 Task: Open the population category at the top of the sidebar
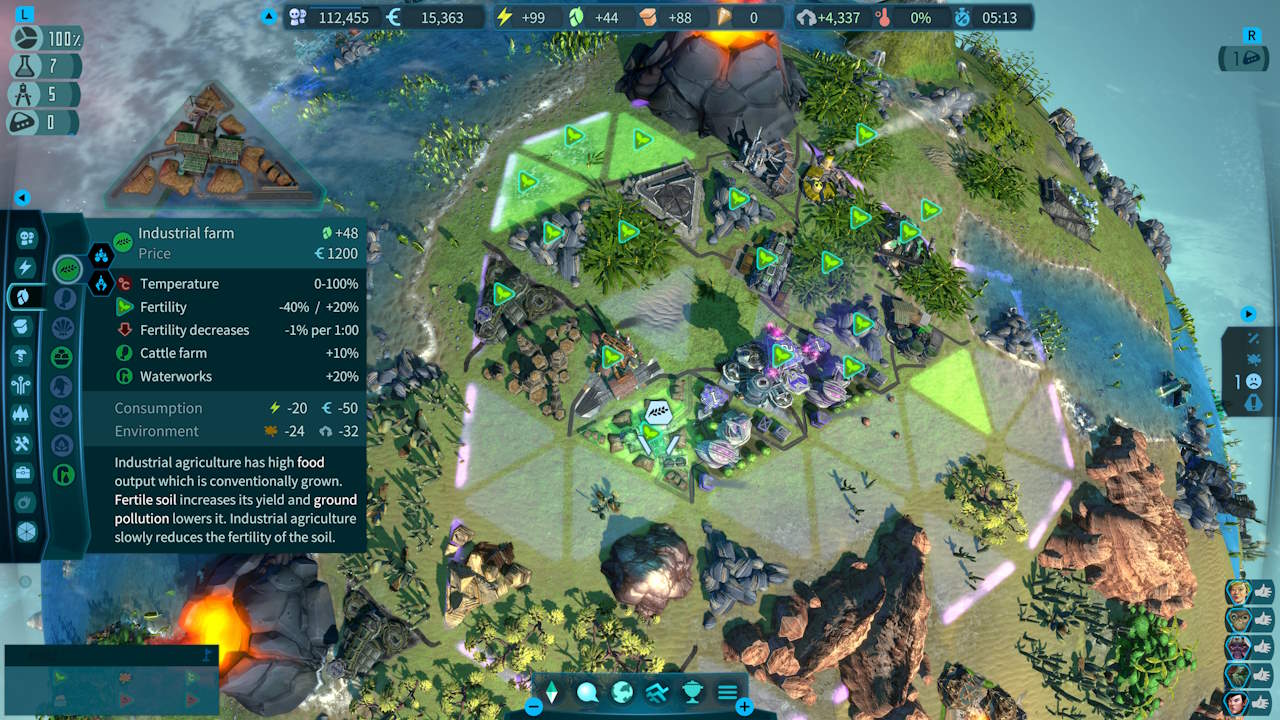(x=26, y=237)
